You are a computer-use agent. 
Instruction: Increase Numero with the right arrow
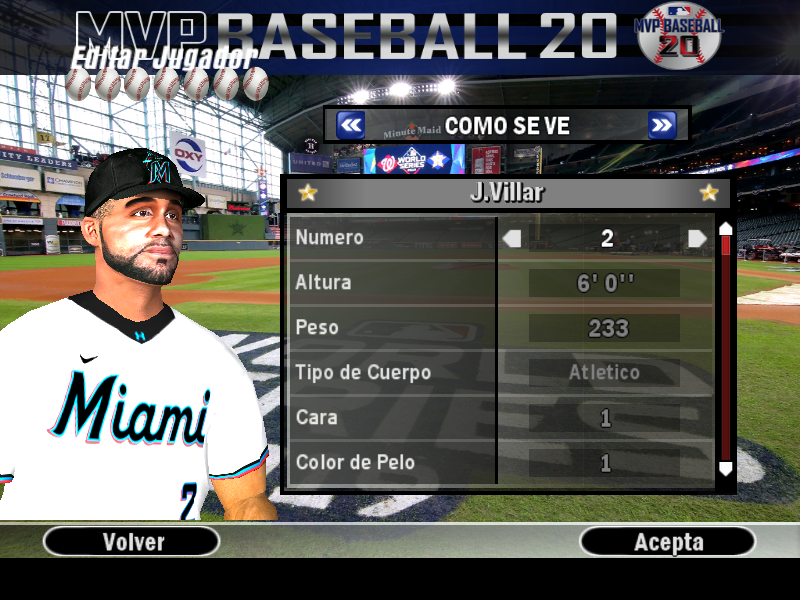(x=697, y=238)
